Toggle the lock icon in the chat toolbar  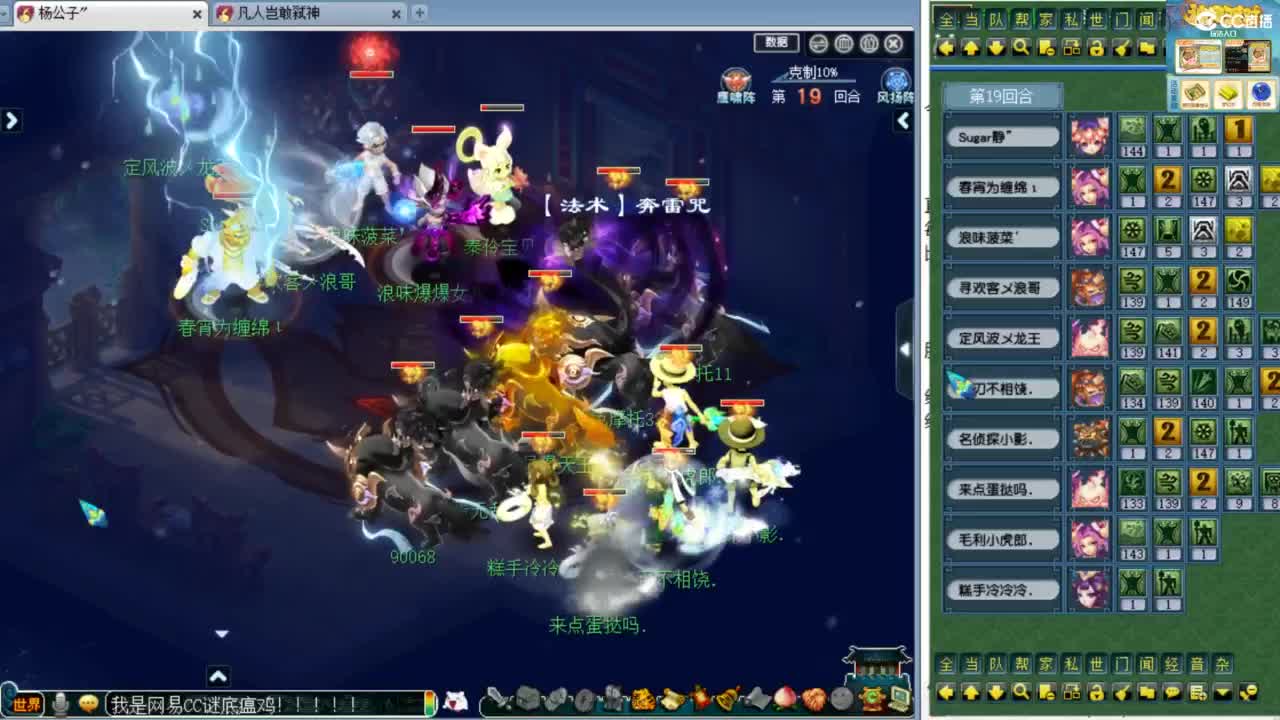[1098, 692]
